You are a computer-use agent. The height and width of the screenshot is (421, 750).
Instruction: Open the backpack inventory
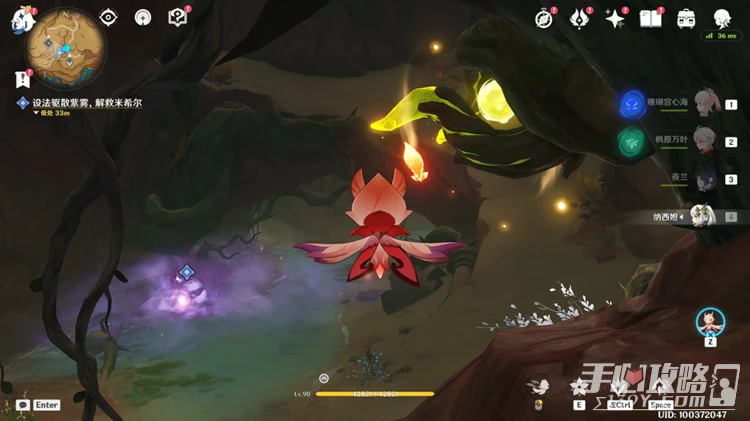(x=687, y=18)
